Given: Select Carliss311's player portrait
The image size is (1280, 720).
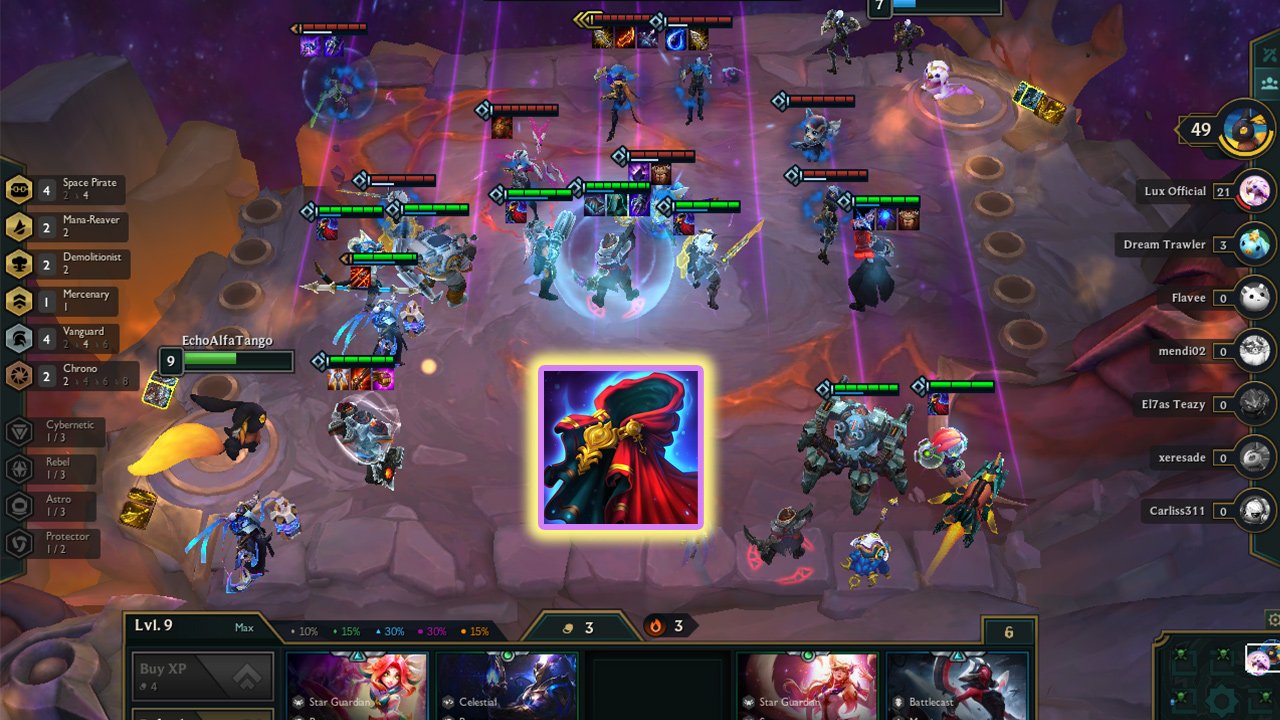Looking at the screenshot, I should 1253,511.
